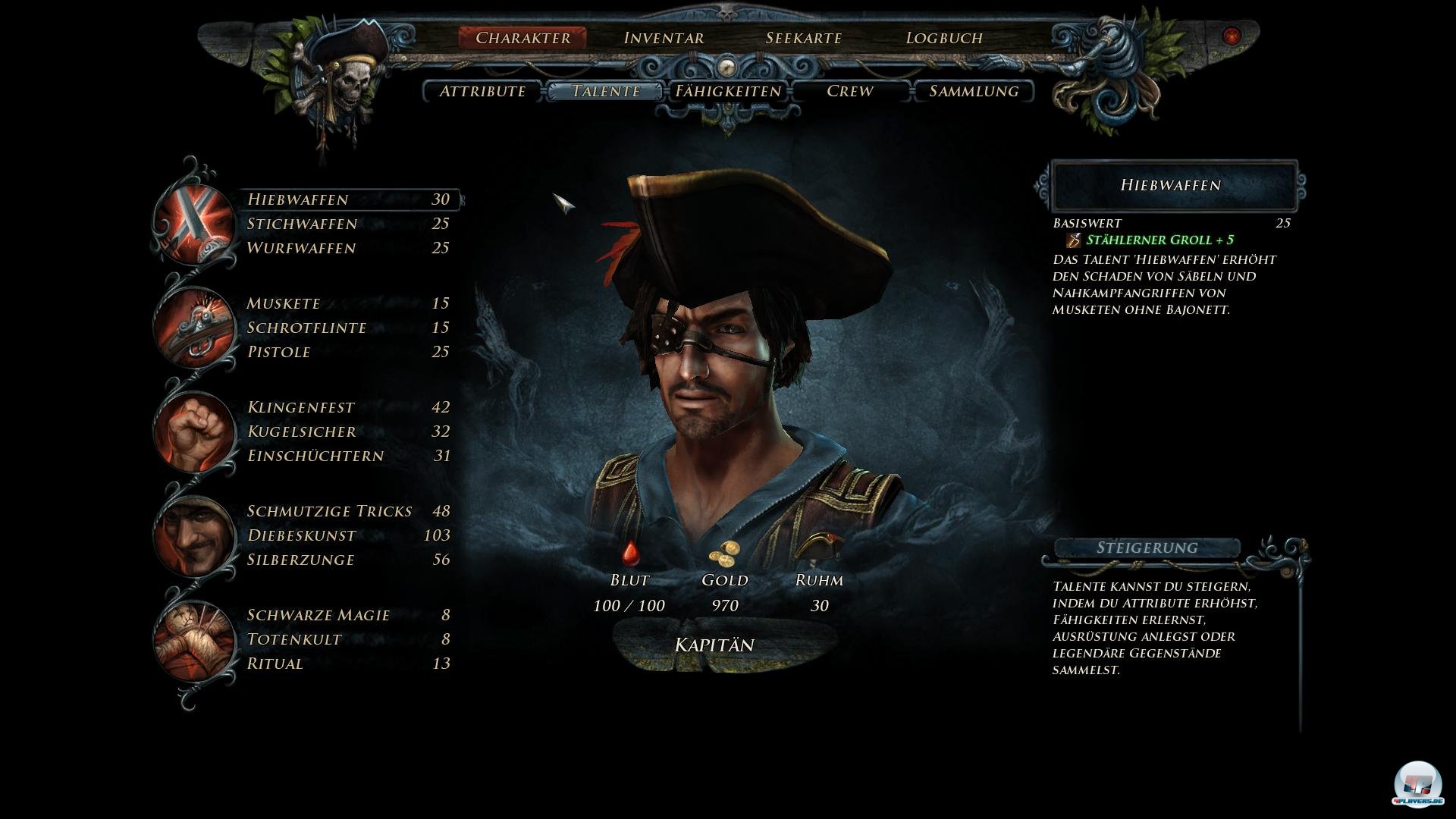Switch to the Fähigkeiten sub-tab

coord(728,91)
